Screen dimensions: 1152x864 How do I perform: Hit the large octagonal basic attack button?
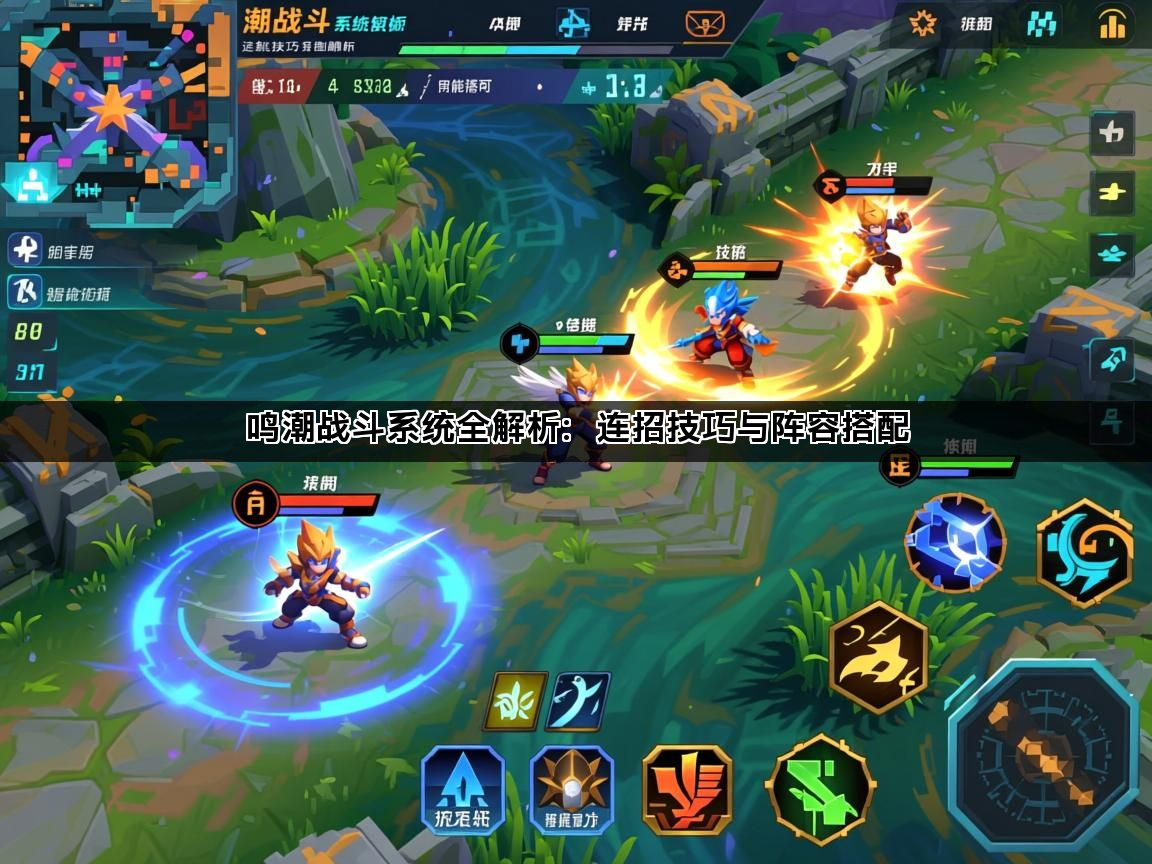[1043, 754]
